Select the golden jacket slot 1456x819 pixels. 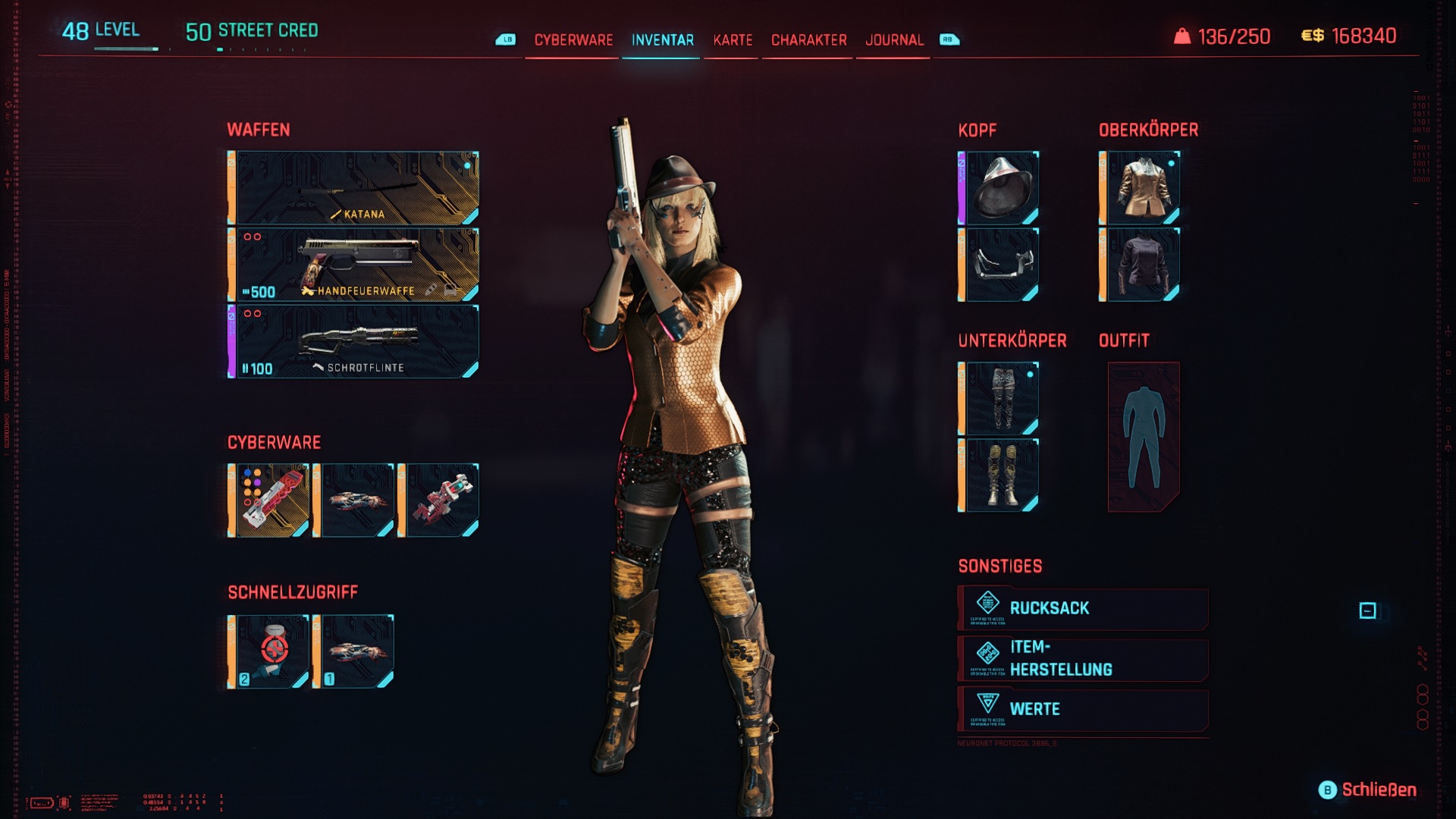[1141, 188]
